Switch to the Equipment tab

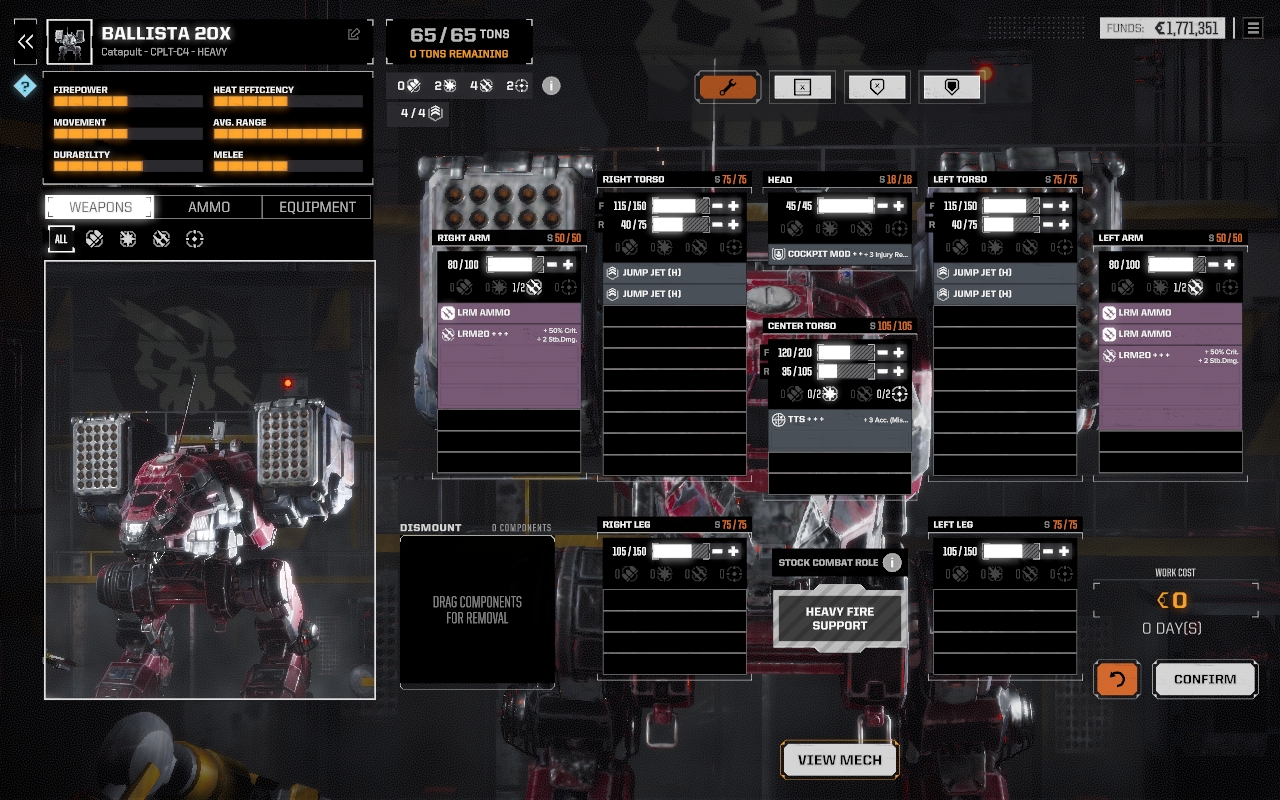click(317, 207)
